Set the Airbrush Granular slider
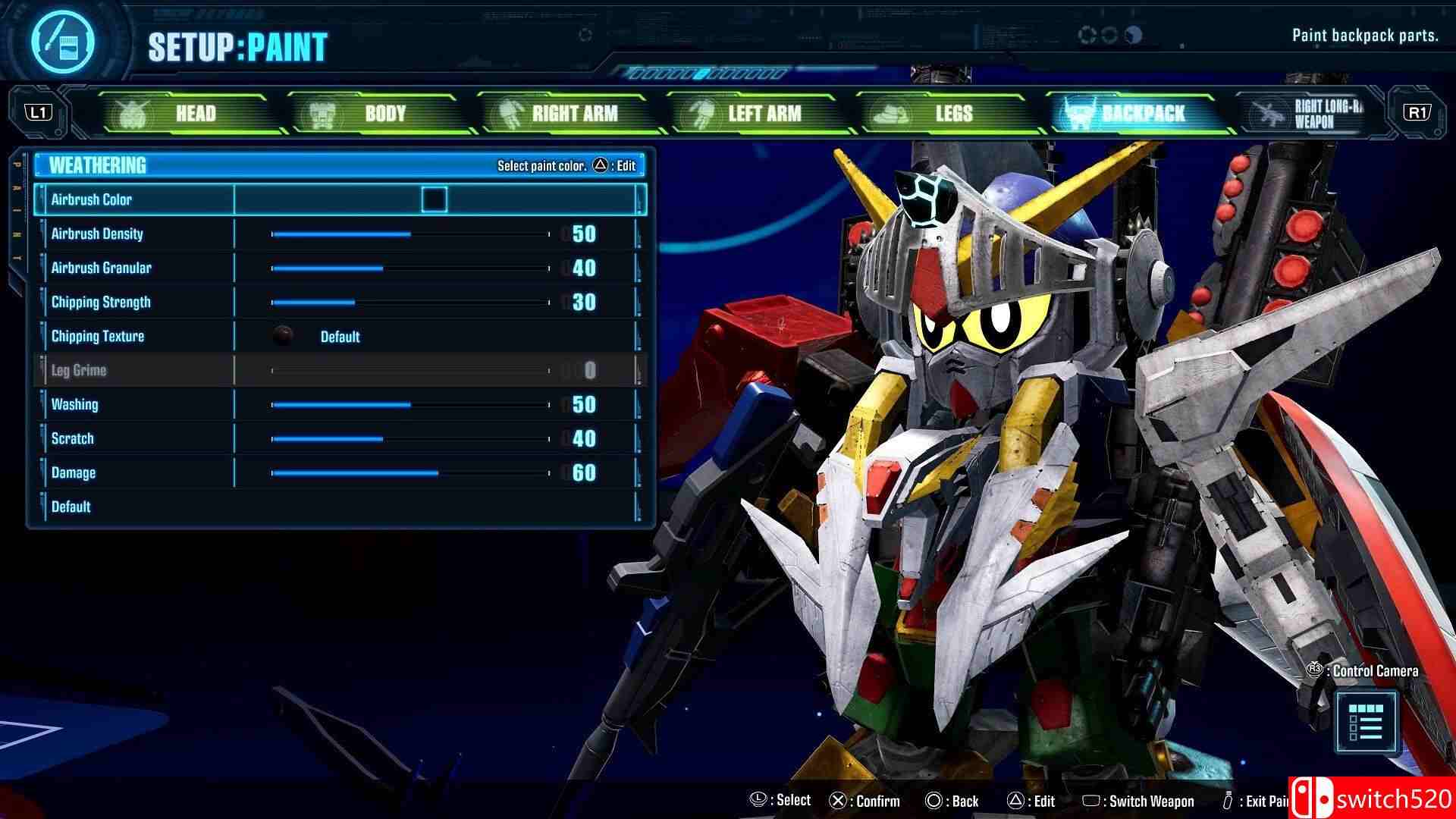Viewport: 1456px width, 819px height. pyautogui.click(x=383, y=268)
